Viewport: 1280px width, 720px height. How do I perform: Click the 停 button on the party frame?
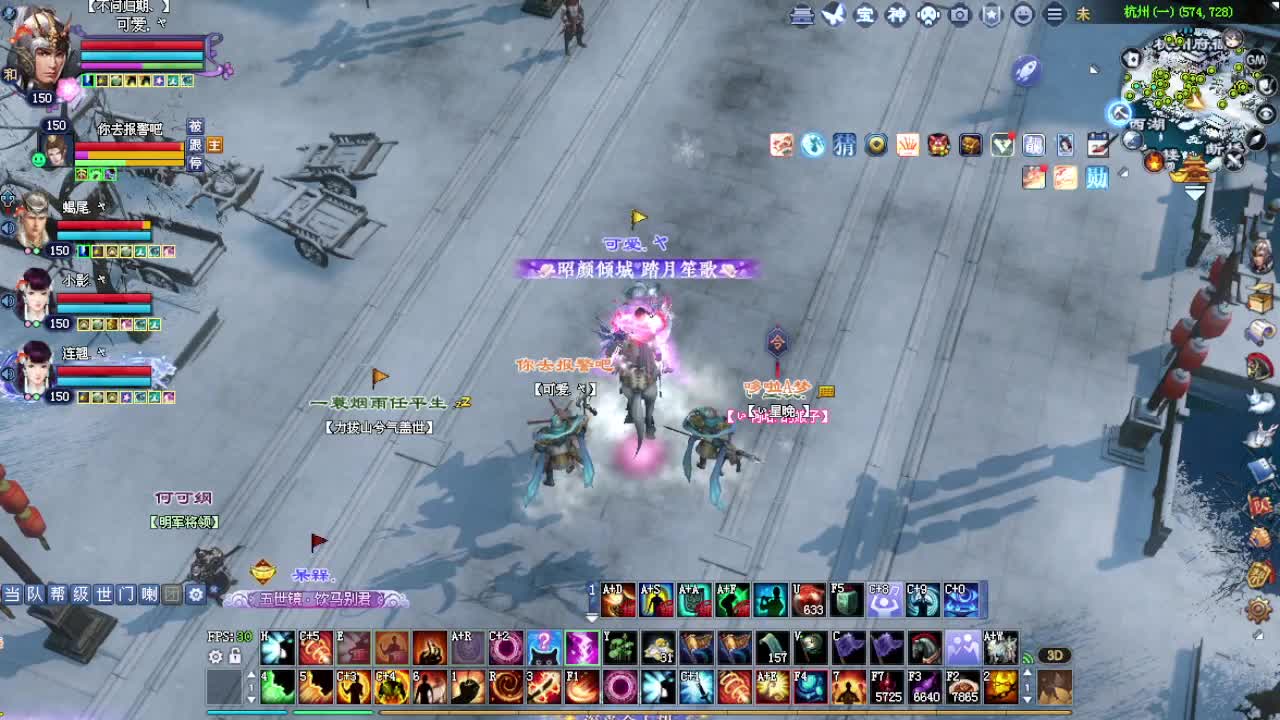point(196,161)
